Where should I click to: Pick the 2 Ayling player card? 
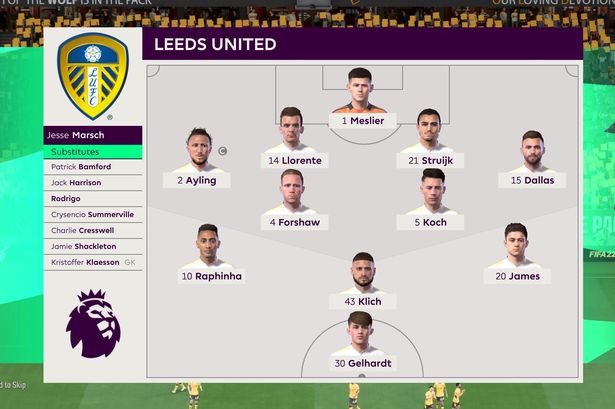coord(199,160)
